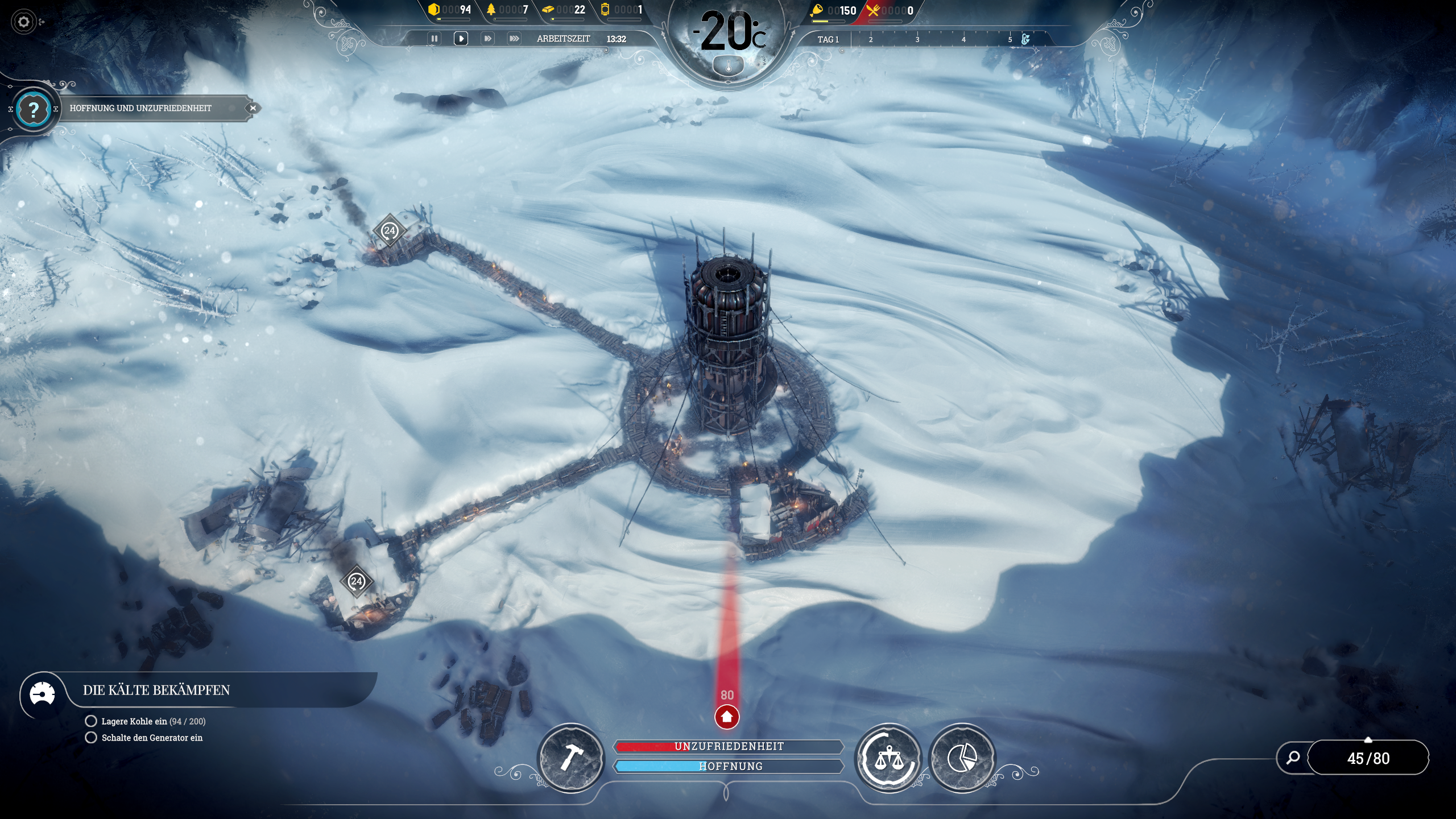Click the Schalte den Generator ein circle

pyautogui.click(x=92, y=739)
